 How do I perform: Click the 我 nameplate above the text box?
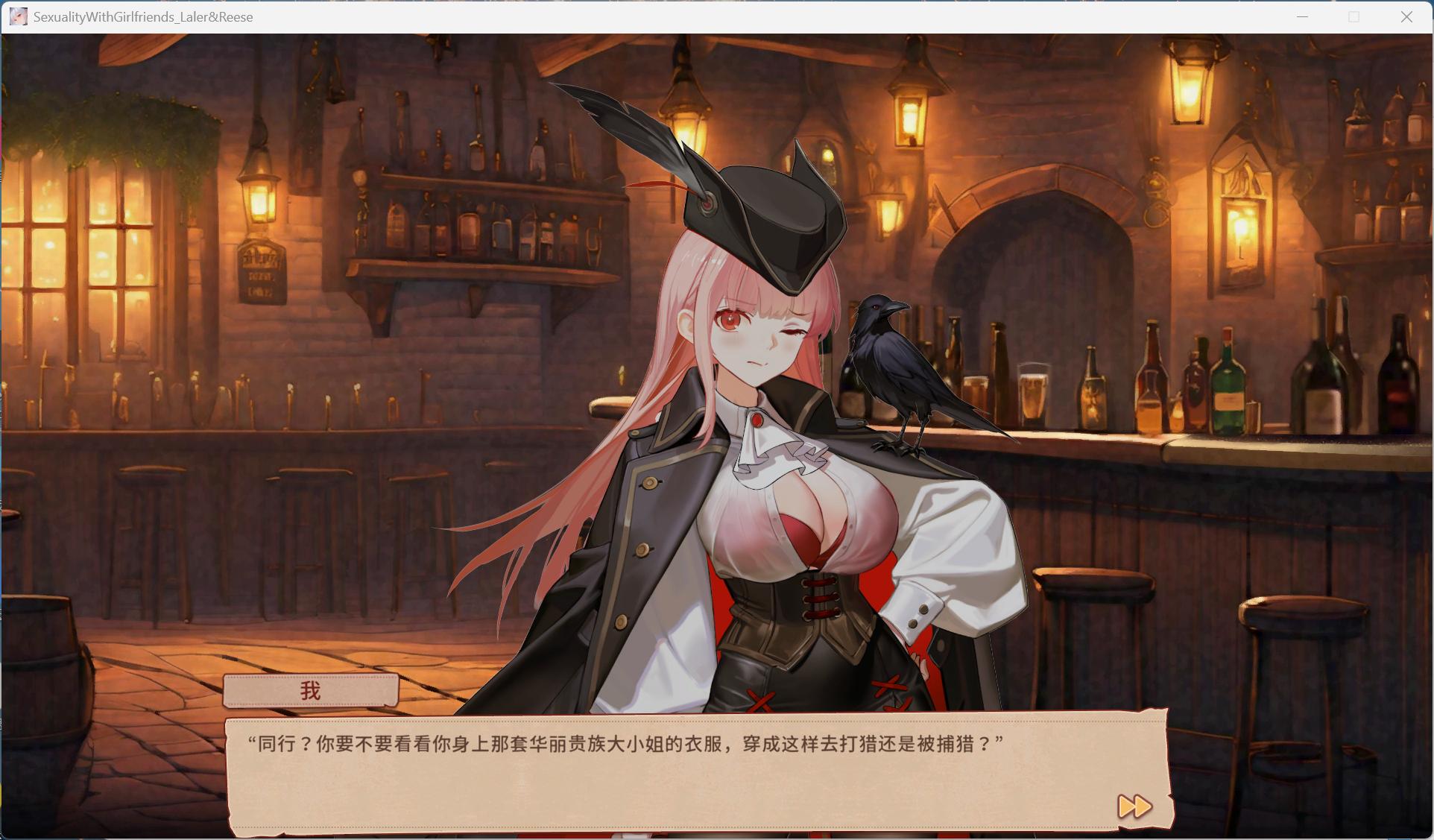coord(310,689)
